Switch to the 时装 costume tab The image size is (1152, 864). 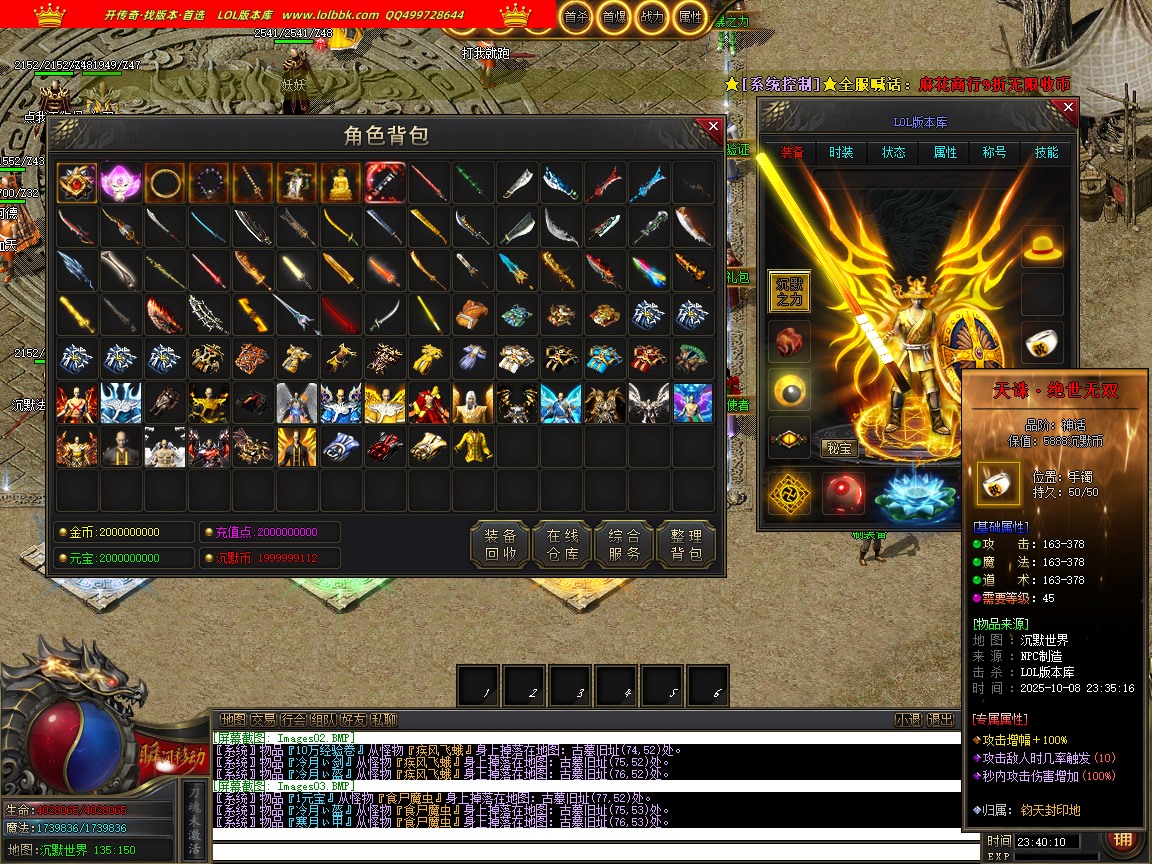[x=841, y=153]
